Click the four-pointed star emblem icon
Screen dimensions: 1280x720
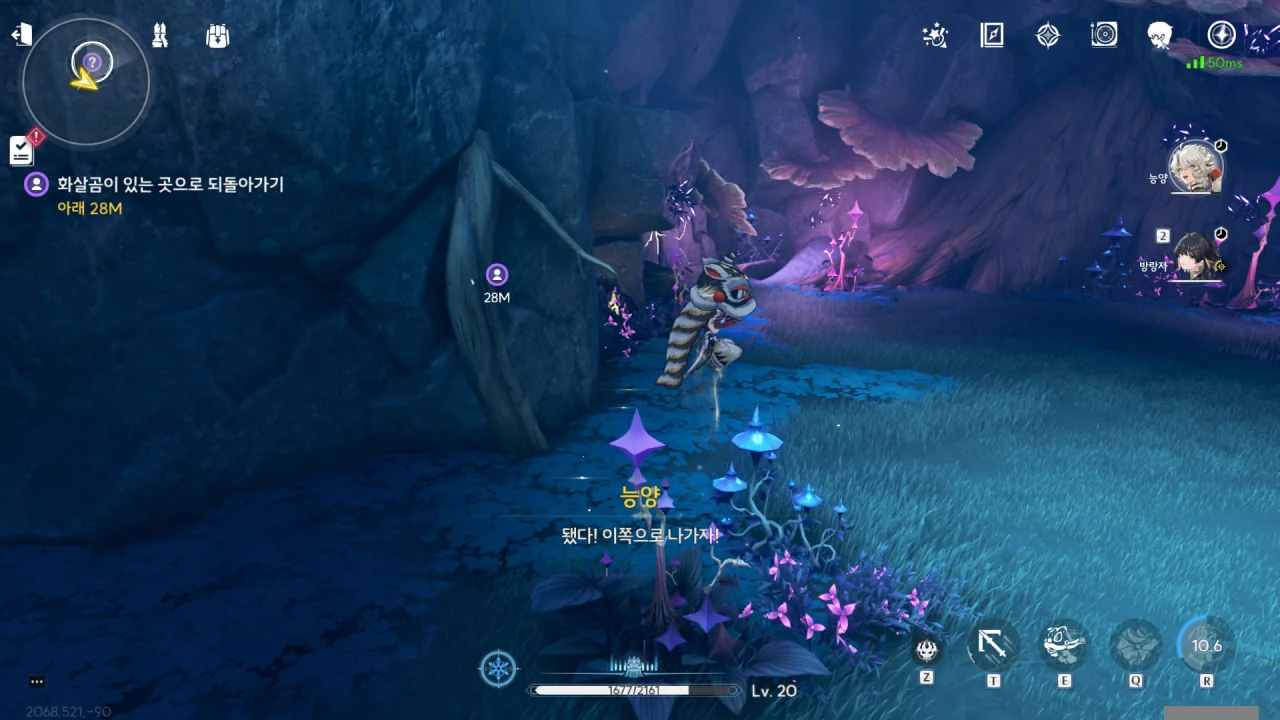(x=1047, y=36)
